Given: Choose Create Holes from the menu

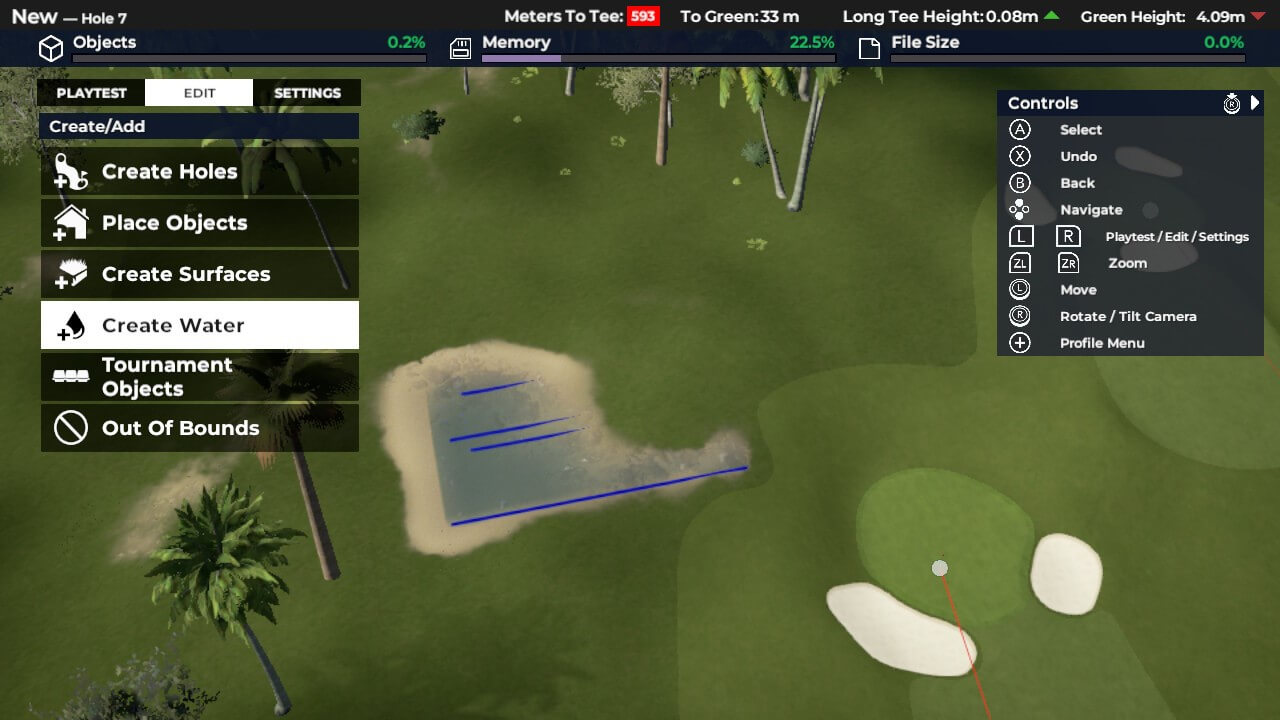Looking at the screenshot, I should 199,172.
